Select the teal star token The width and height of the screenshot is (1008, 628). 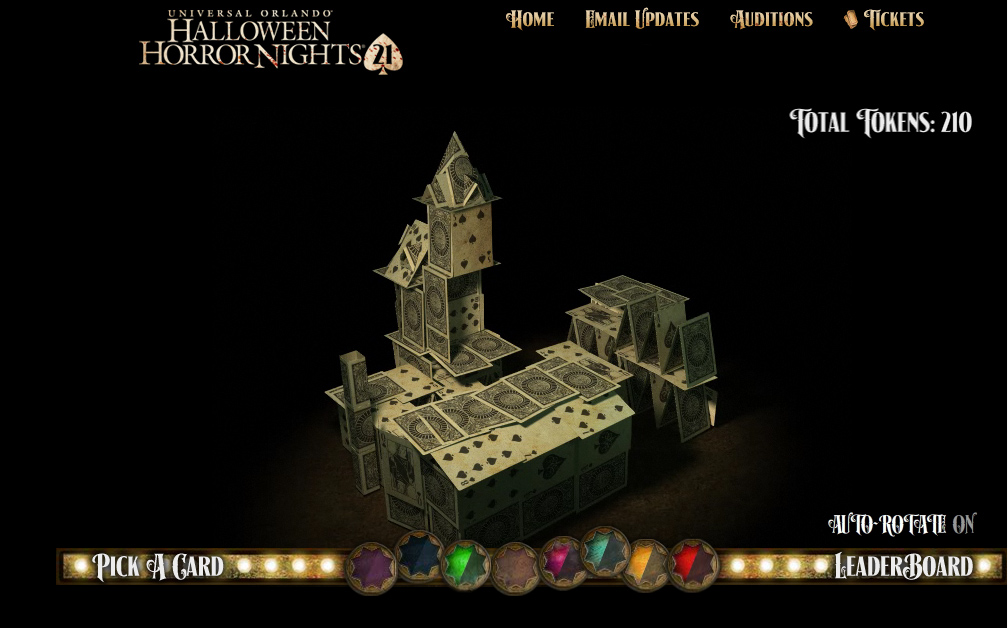click(x=605, y=551)
